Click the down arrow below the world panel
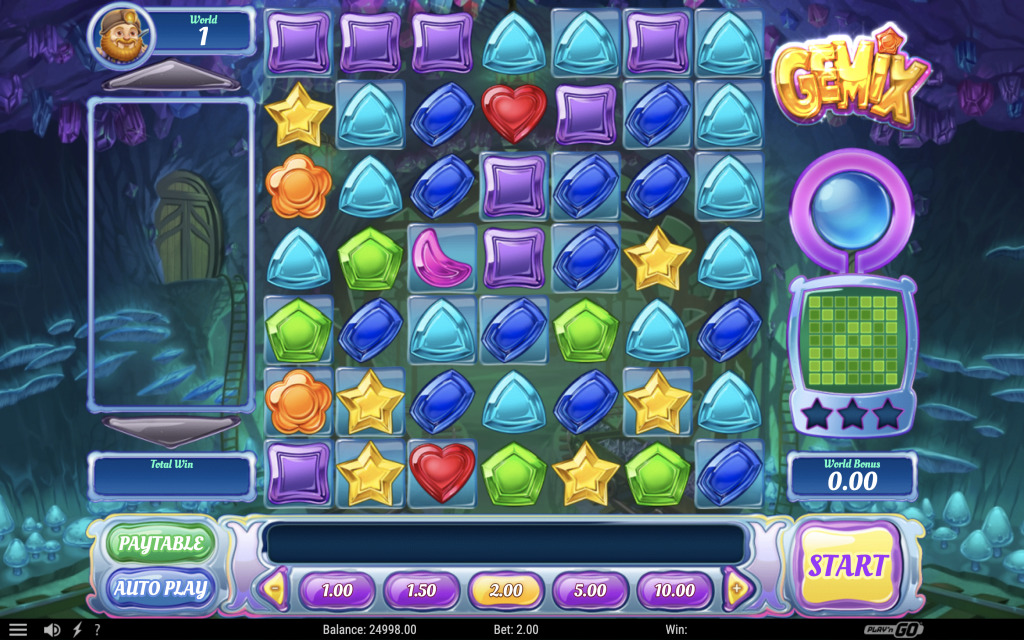Screen dimensions: 1024x640 click(170, 430)
